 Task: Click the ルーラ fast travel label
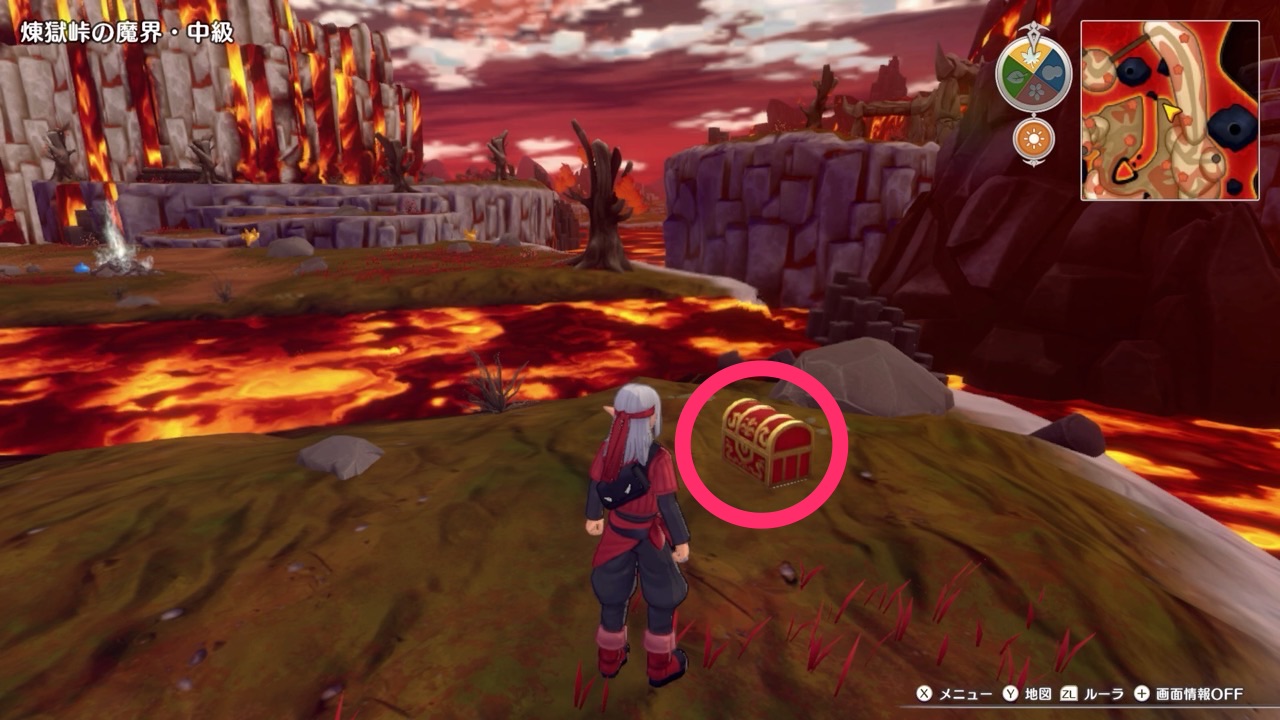click(1102, 695)
